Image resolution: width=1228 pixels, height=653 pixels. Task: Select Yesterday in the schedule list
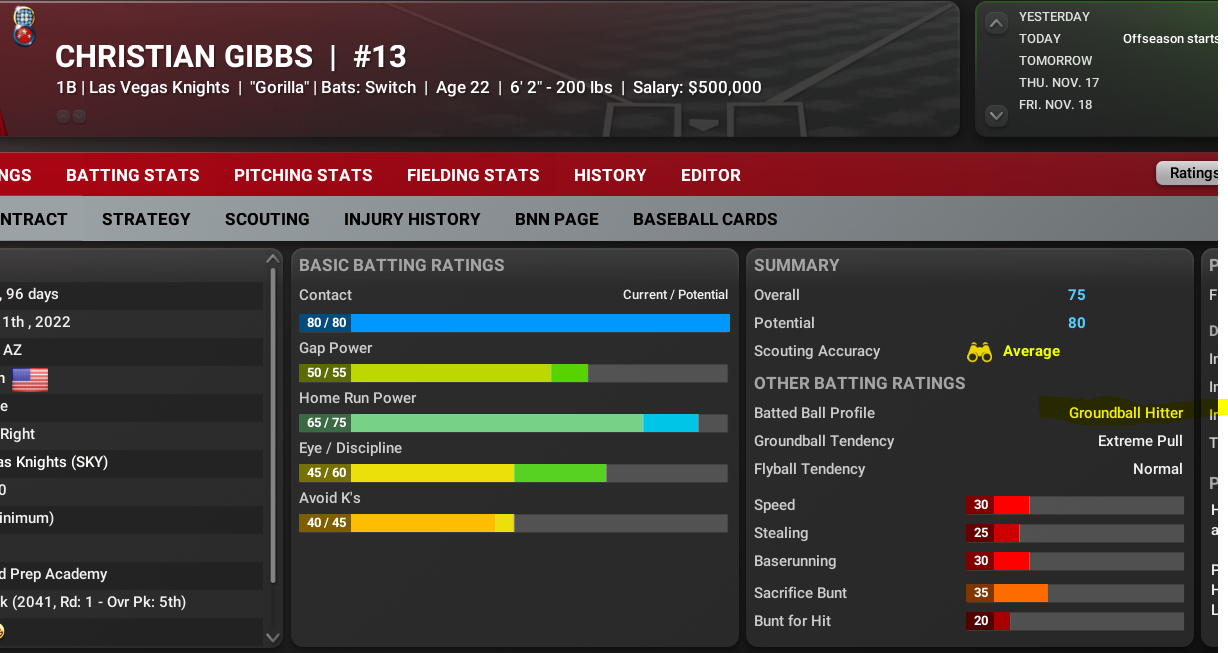[x=1054, y=17]
